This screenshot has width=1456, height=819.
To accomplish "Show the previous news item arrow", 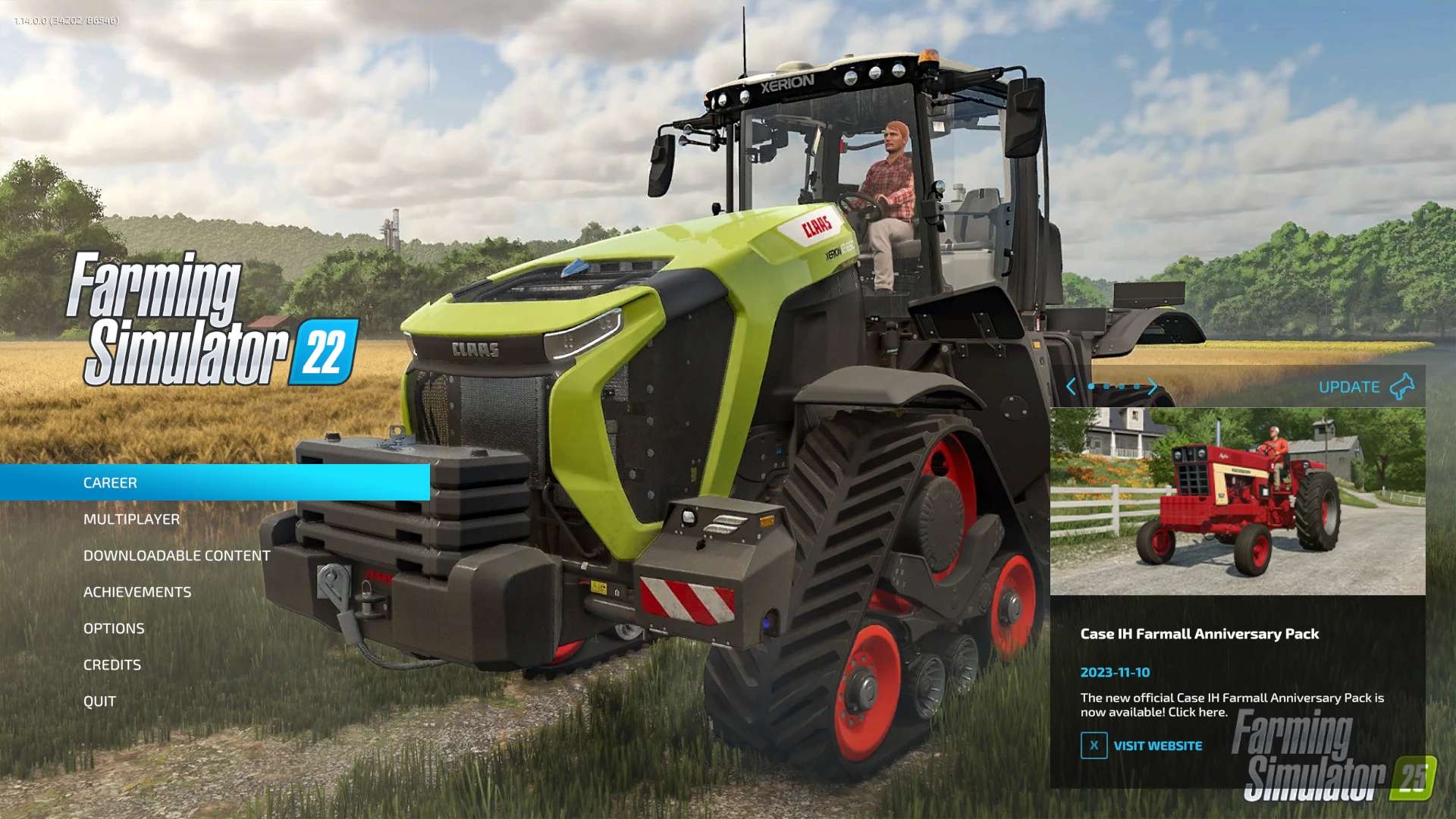I will point(1071,387).
